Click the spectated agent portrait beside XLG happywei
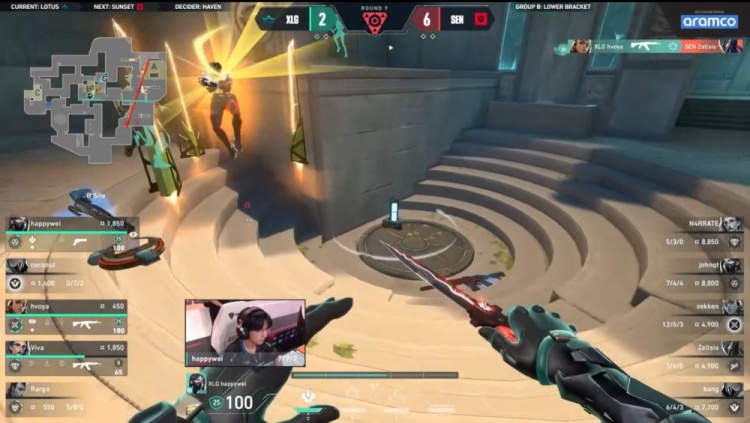The width and height of the screenshot is (750, 423). tap(197, 382)
